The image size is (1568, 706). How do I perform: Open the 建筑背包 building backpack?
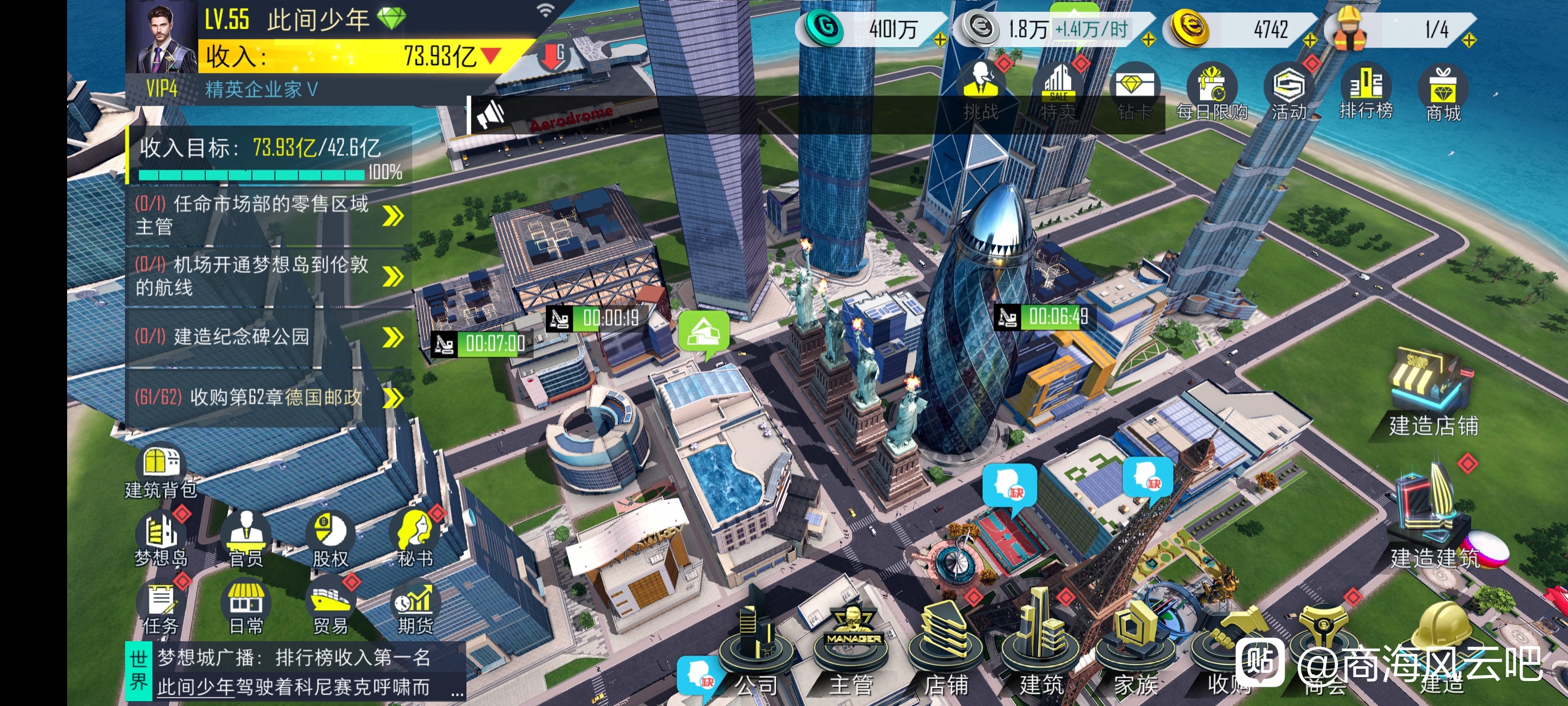(x=160, y=473)
